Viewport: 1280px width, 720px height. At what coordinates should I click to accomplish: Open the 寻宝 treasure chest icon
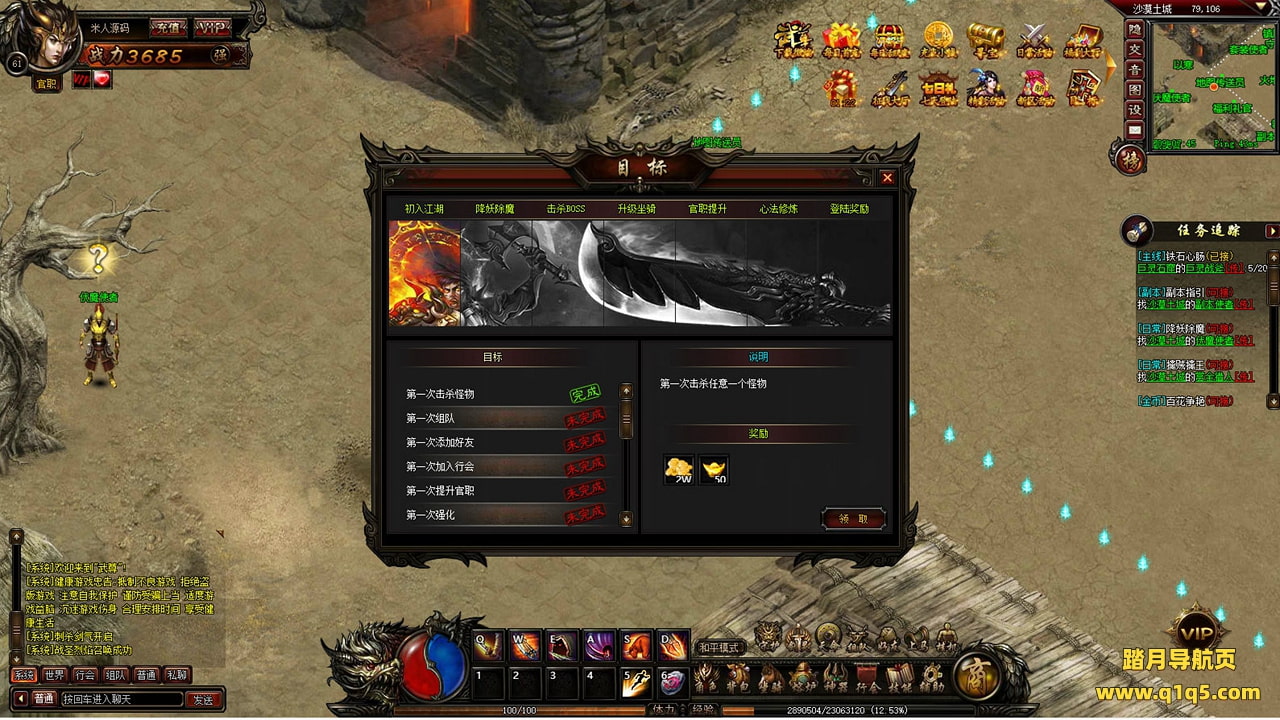pos(985,41)
